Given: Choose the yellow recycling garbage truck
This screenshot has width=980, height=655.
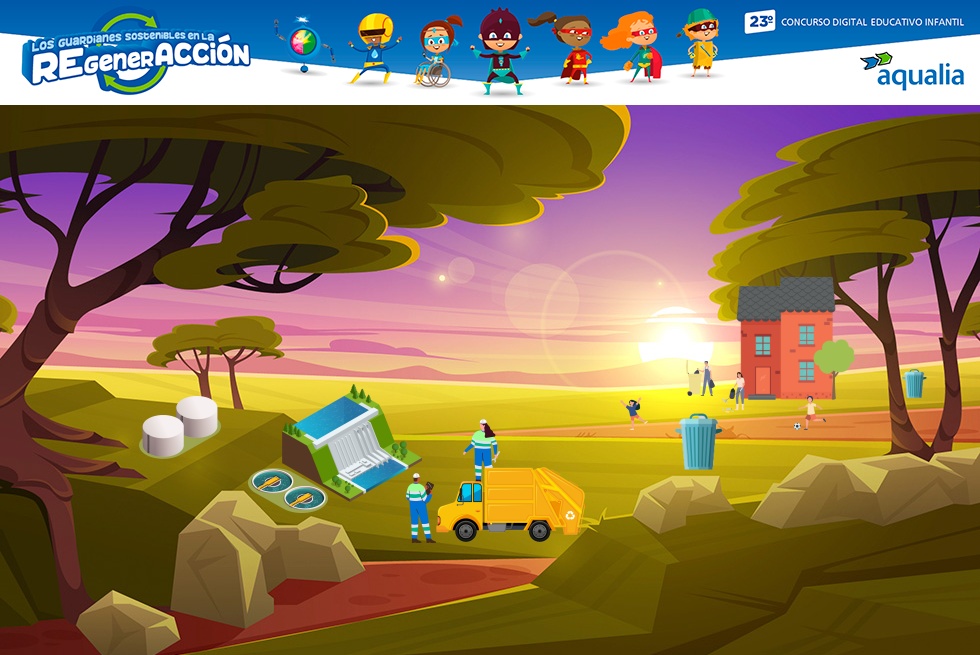Looking at the screenshot, I should pos(518,503).
